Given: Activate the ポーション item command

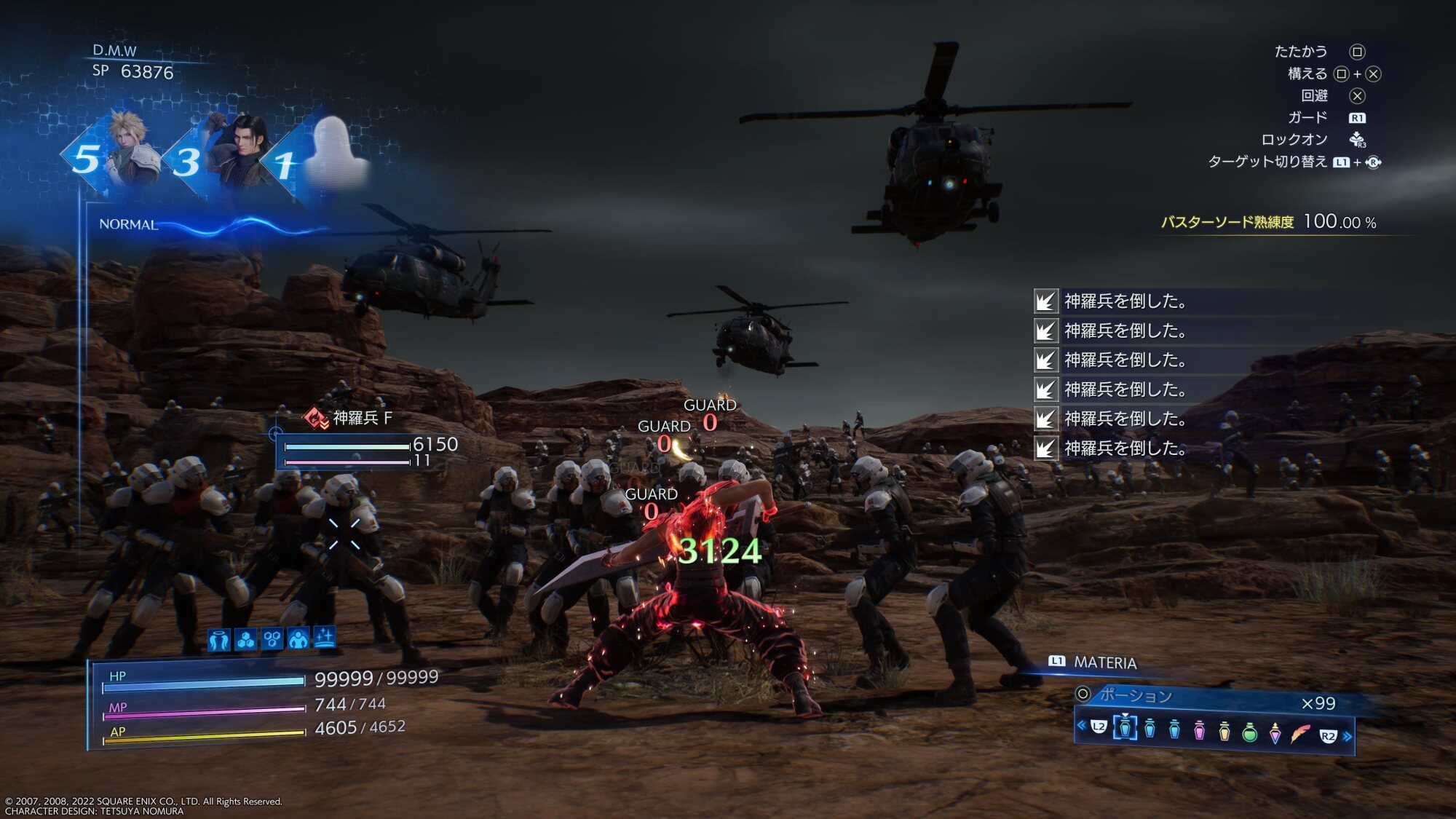Looking at the screenshot, I should 1136,695.
